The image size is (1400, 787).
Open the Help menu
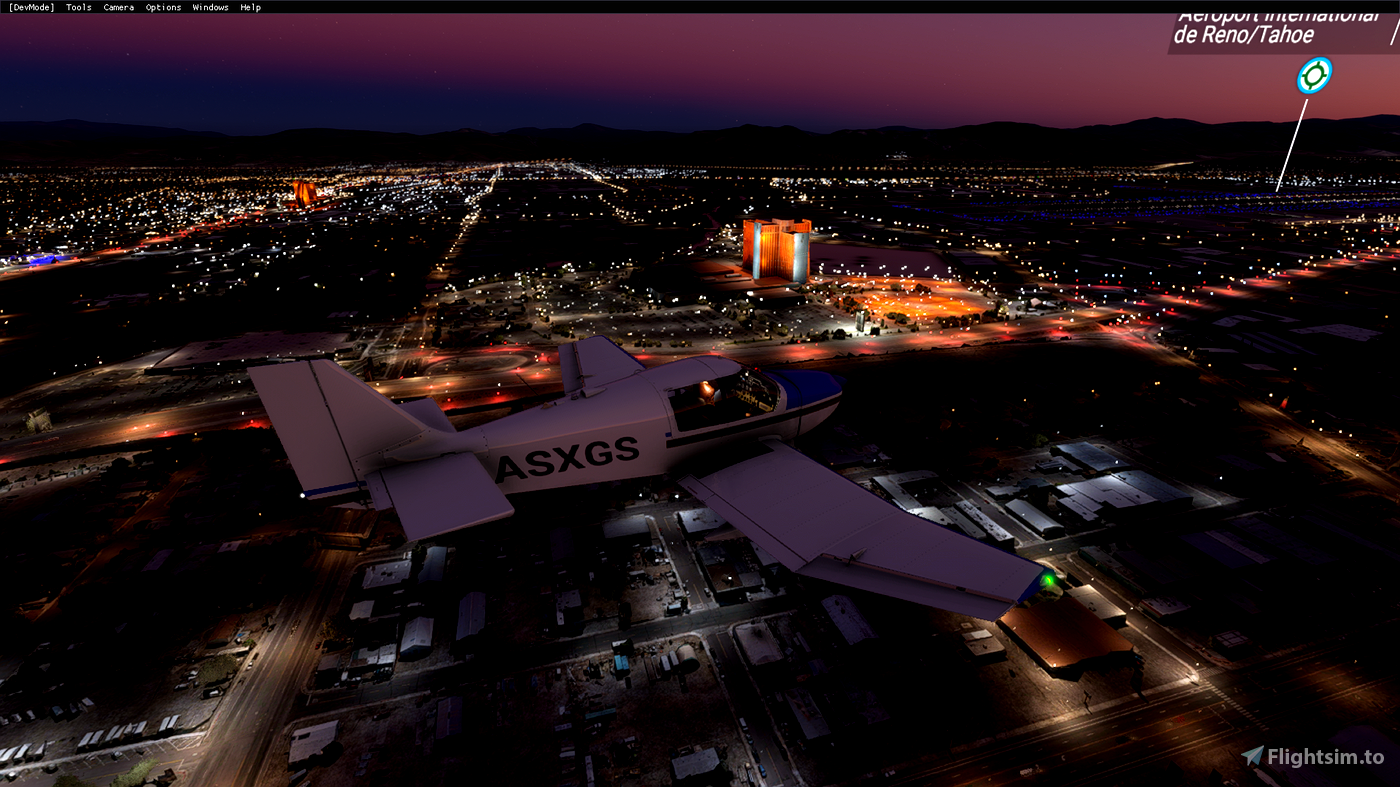249,7
